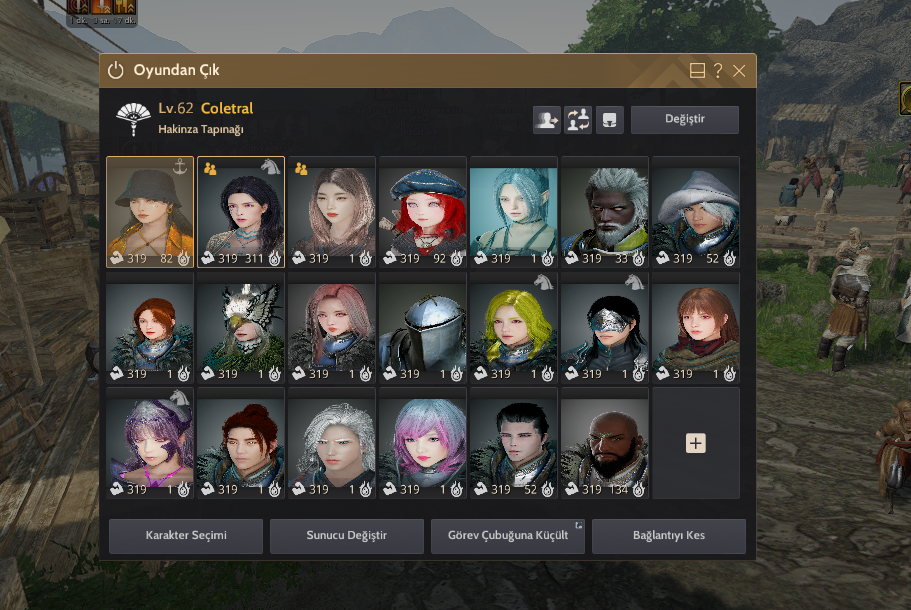Choose the steel knight helmet character
This screenshot has width=911, height=610.
pos(422,328)
